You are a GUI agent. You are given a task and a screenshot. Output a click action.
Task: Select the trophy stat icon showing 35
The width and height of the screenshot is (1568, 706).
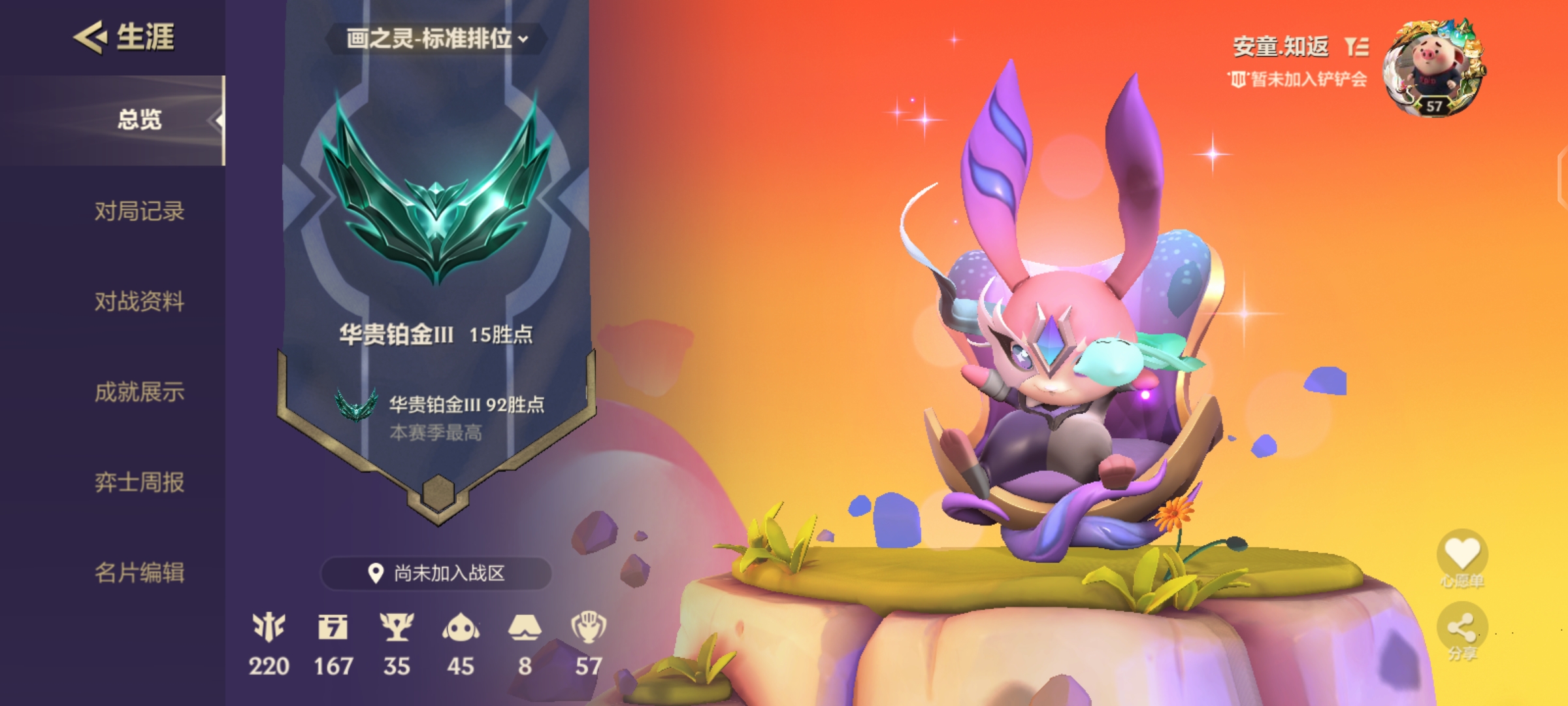[397, 628]
